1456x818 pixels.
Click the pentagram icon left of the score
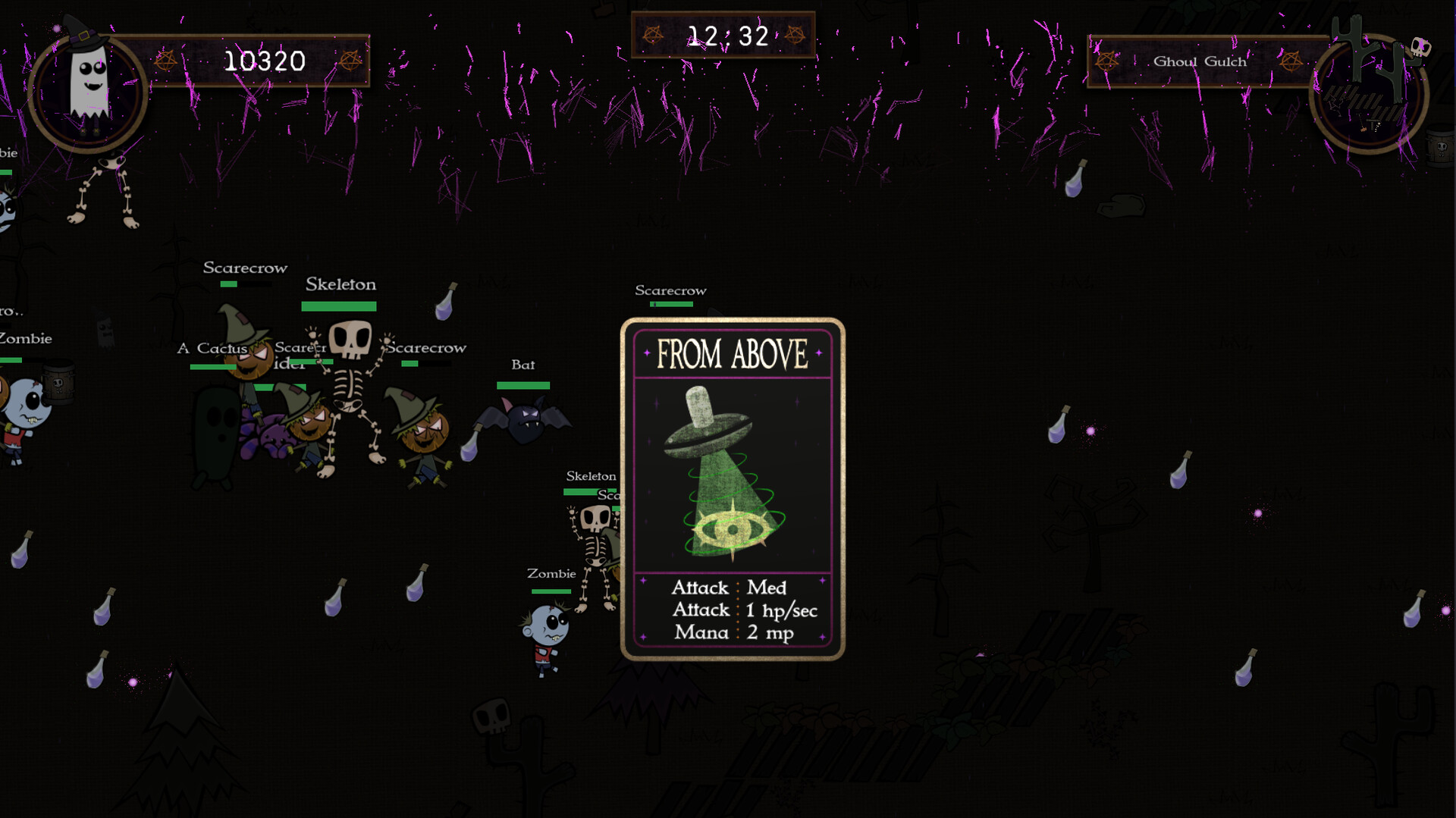165,61
